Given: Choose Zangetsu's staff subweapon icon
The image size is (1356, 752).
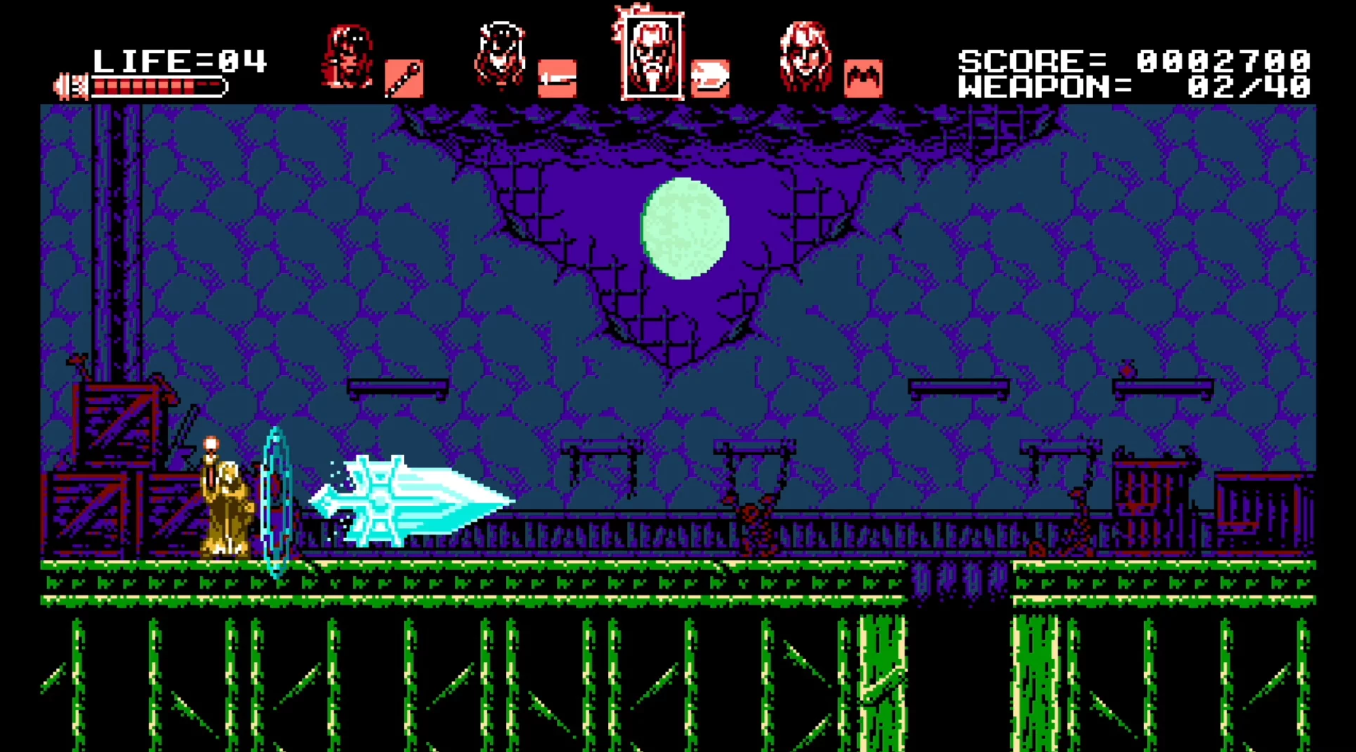Looking at the screenshot, I should pos(403,78).
